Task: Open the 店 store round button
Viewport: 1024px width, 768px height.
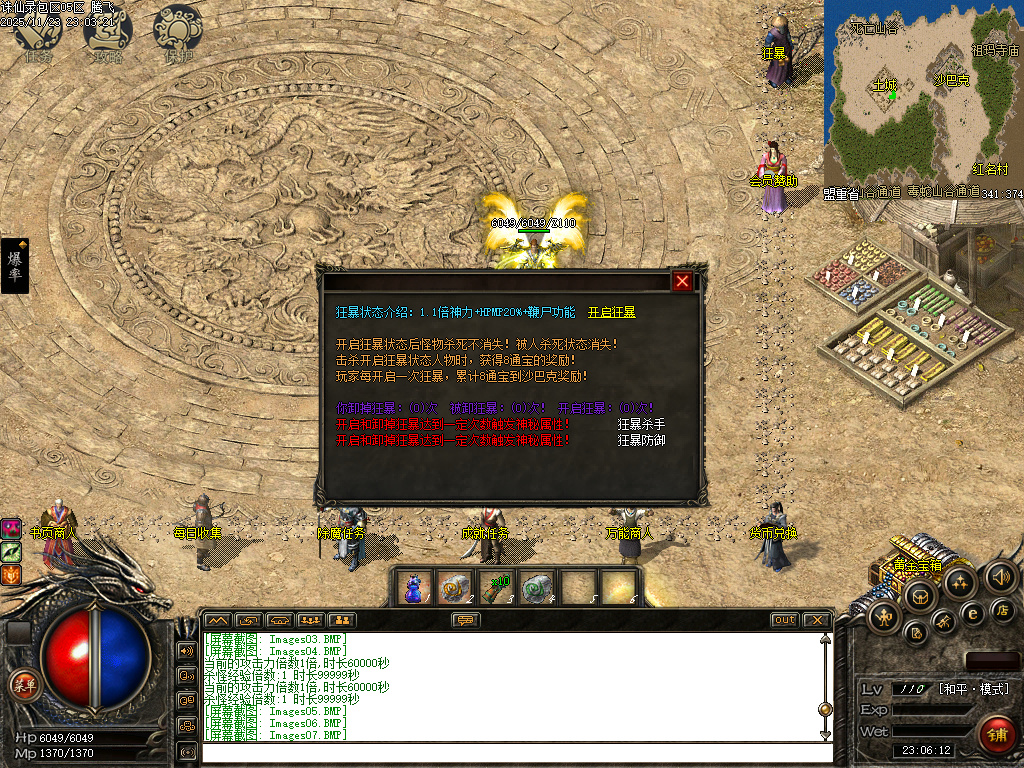Action: [1004, 609]
